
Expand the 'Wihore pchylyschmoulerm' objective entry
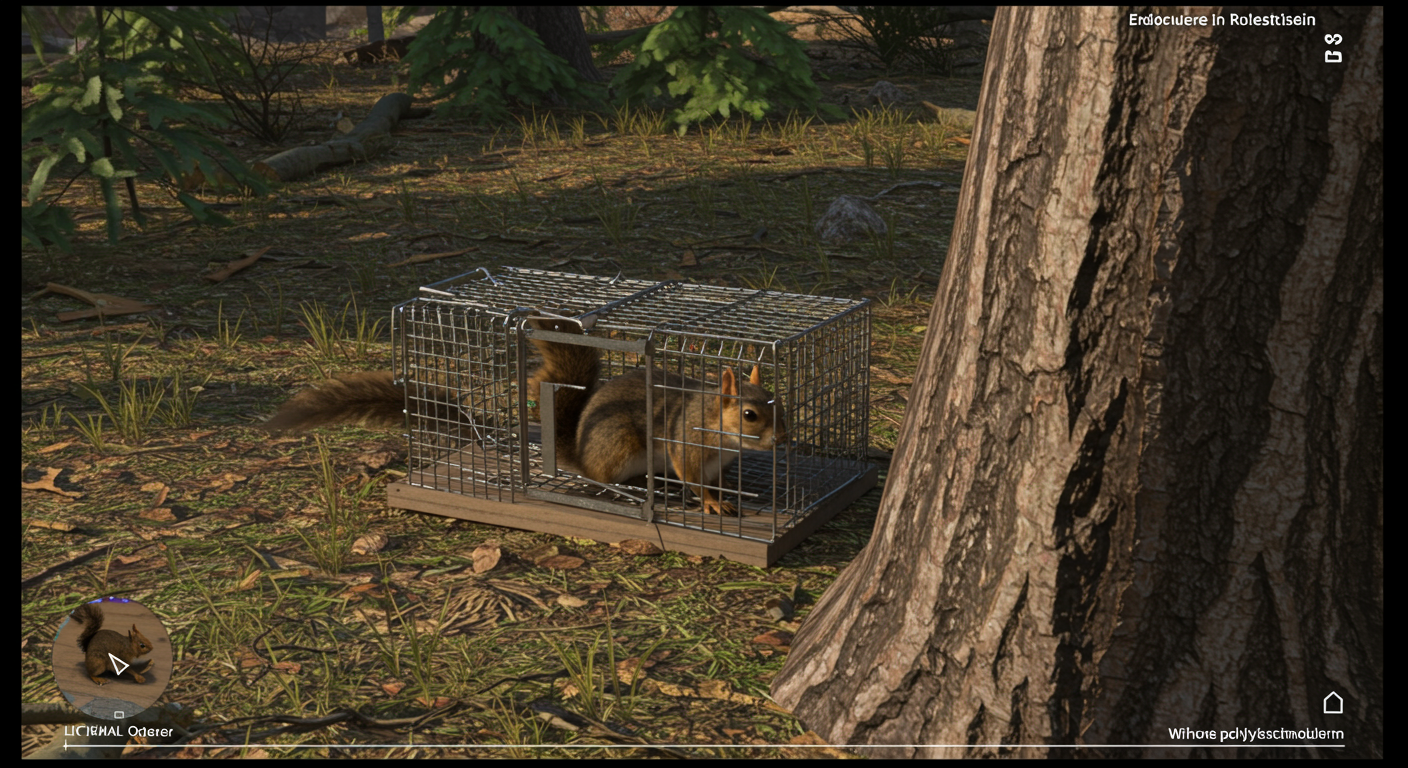[1253, 733]
